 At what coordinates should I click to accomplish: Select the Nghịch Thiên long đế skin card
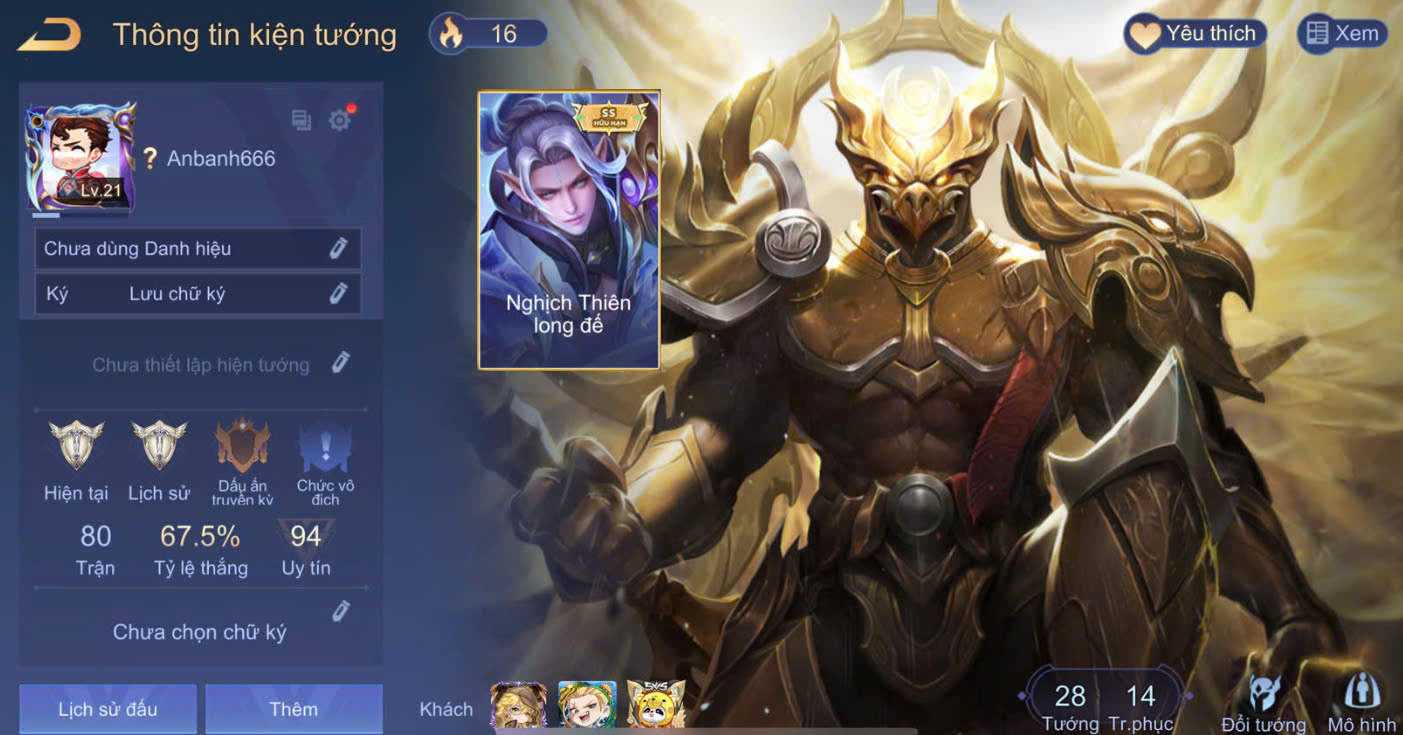[568, 230]
